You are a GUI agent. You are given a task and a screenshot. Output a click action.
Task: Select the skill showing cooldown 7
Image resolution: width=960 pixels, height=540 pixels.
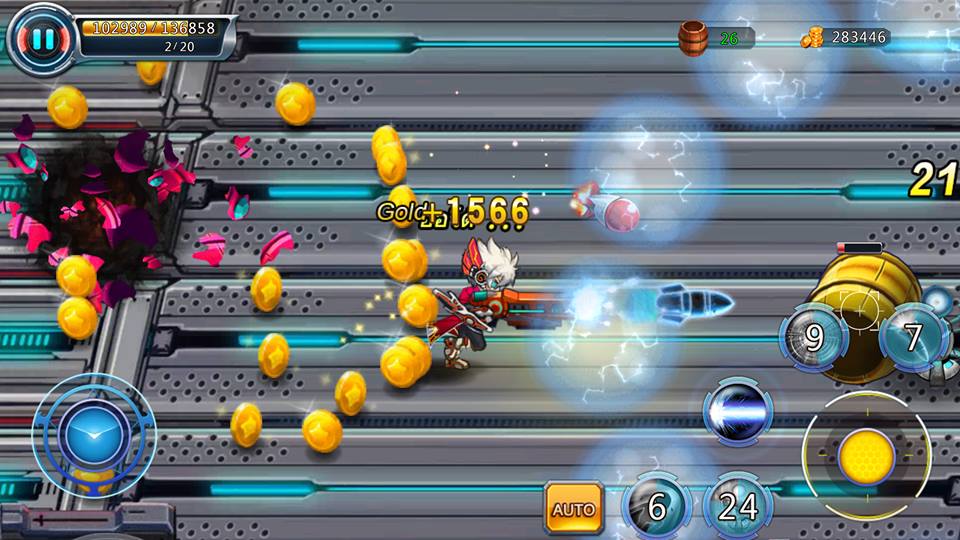pyautogui.click(x=913, y=337)
